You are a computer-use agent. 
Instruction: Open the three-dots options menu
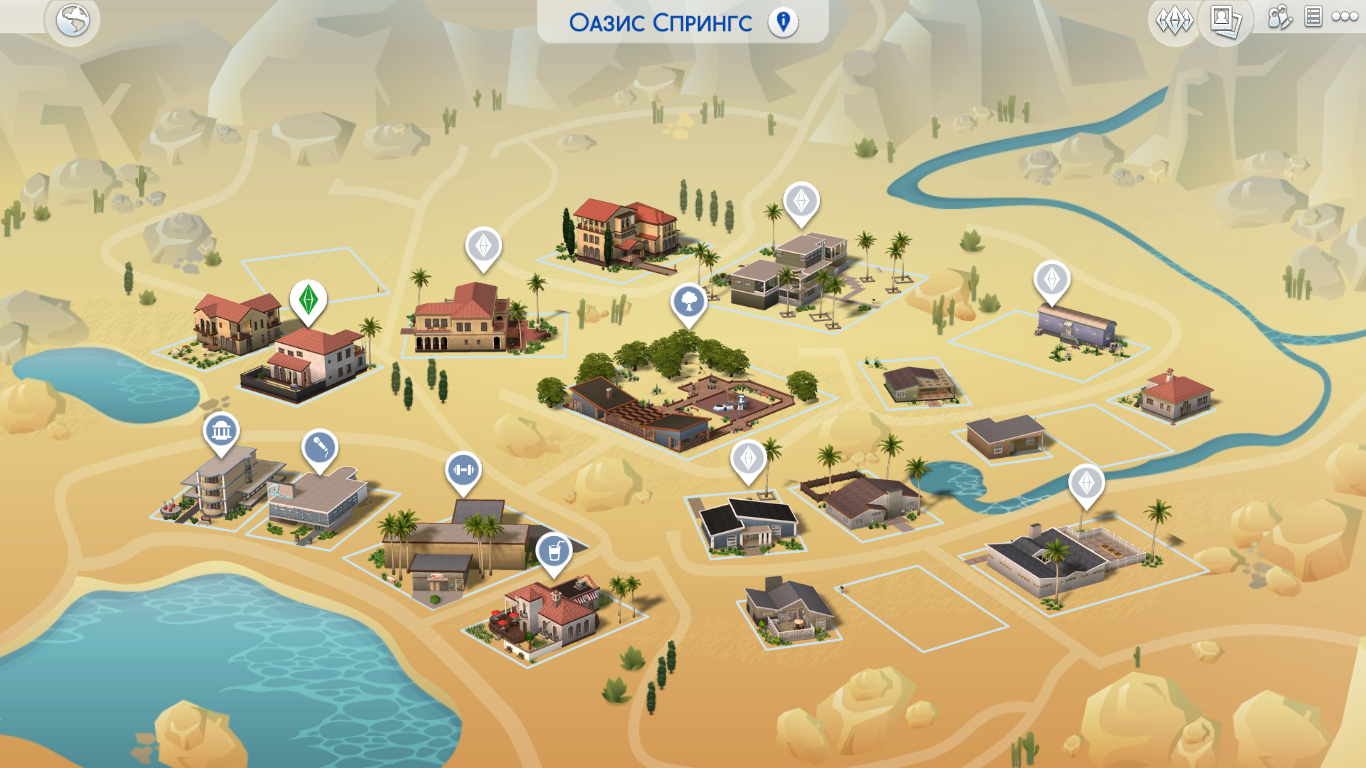click(1345, 18)
